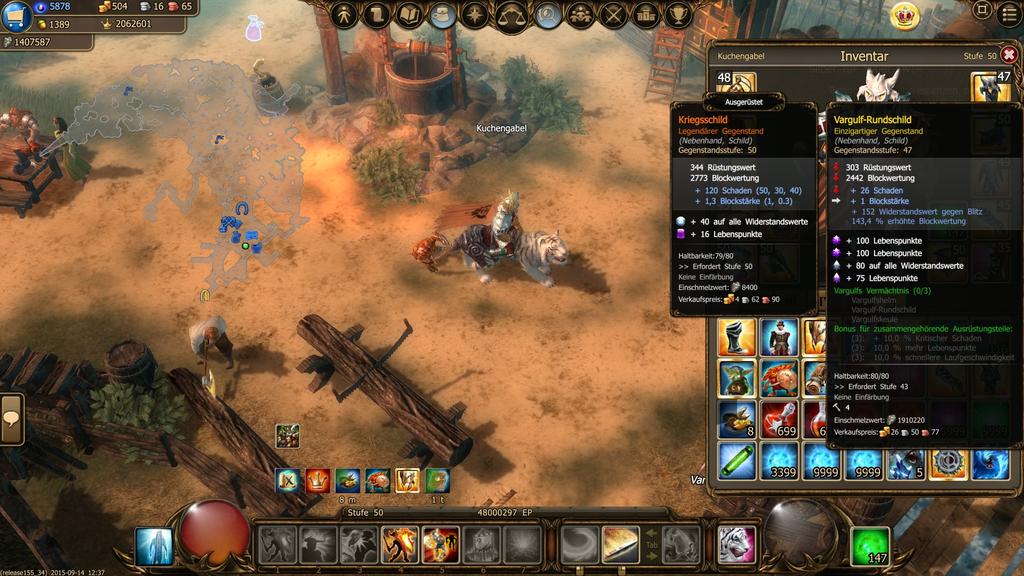The image size is (1024, 576).
Task: Activate the blue guardian skill icon
Action: pyautogui.click(x=154, y=546)
